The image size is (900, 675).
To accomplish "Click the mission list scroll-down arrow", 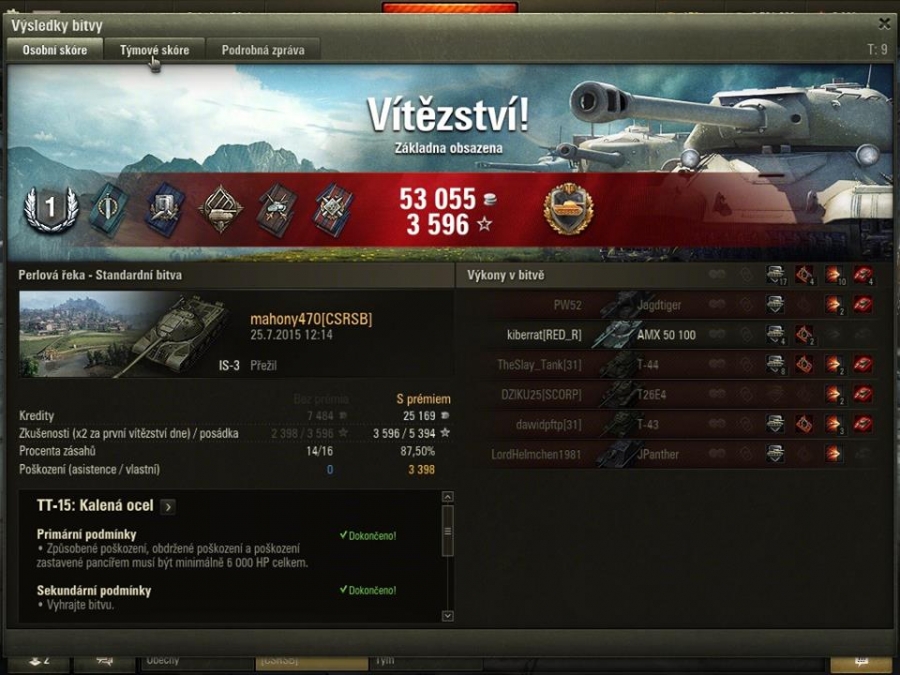I will point(447,616).
